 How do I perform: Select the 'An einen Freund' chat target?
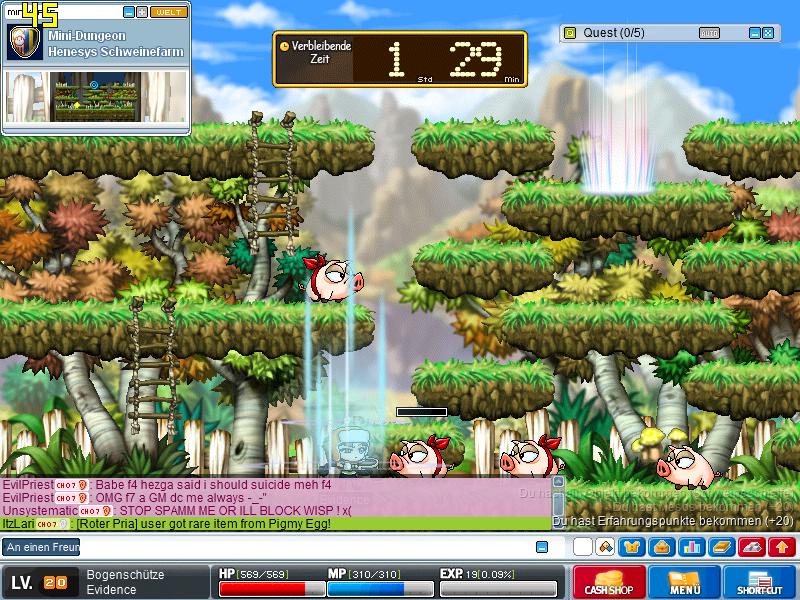[41, 547]
